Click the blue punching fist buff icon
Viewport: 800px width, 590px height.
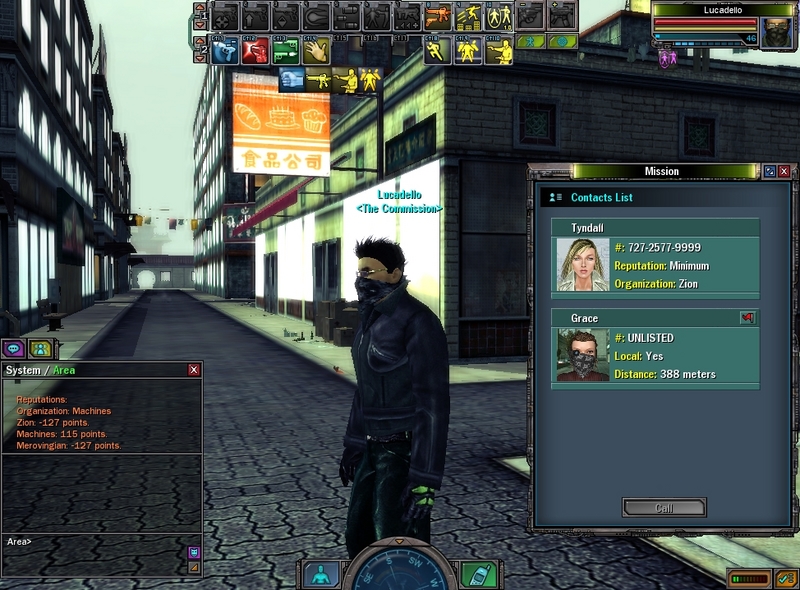292,79
